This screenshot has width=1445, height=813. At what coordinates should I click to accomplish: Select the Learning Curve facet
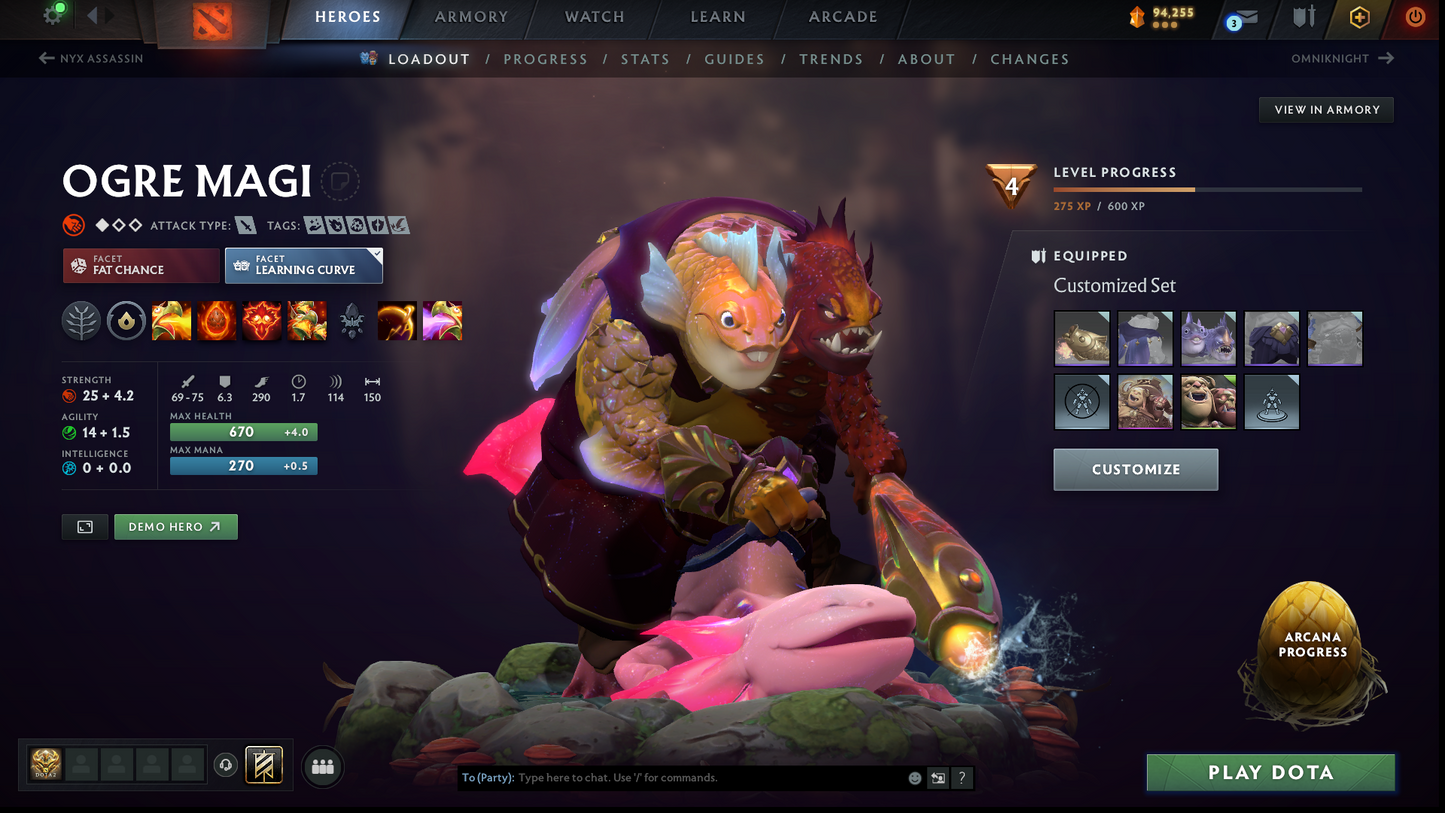click(x=304, y=266)
